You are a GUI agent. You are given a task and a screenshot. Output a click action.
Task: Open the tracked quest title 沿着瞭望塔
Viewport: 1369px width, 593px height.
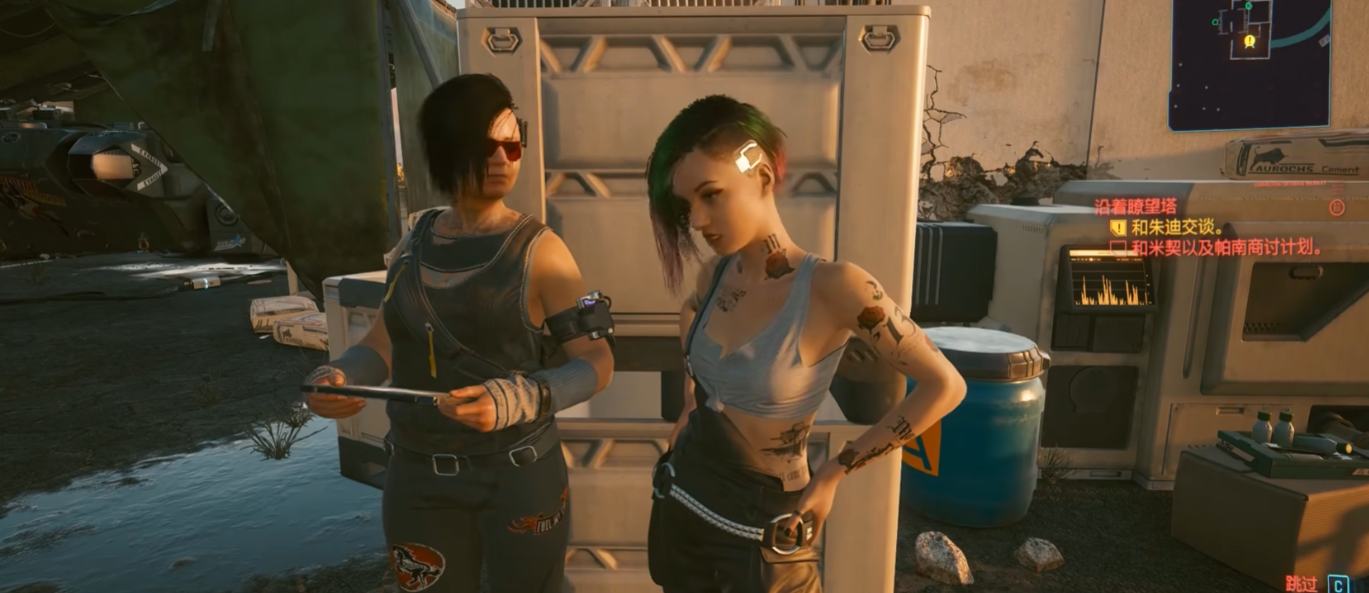click(x=1132, y=207)
